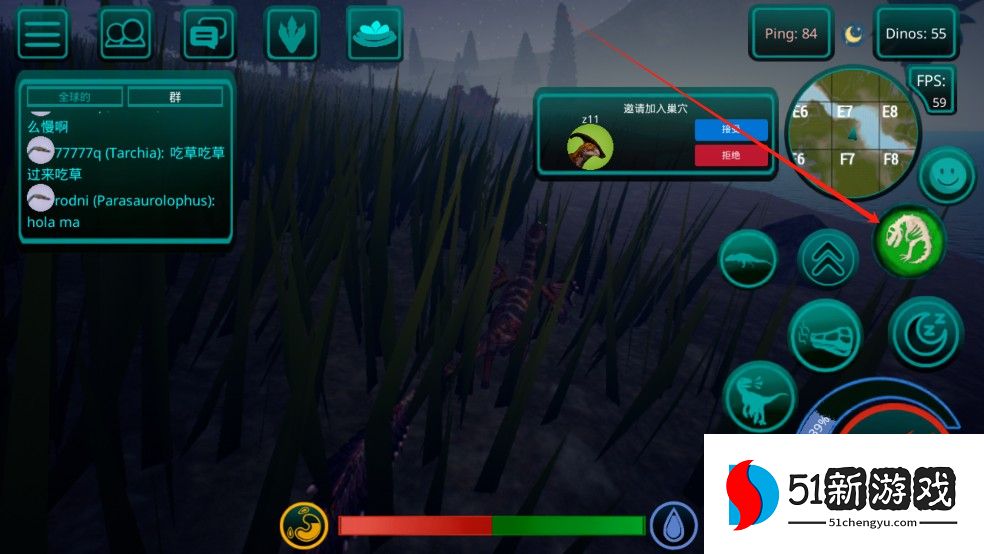Tap the water drop thirst icon
984x554 pixels.
point(674,525)
